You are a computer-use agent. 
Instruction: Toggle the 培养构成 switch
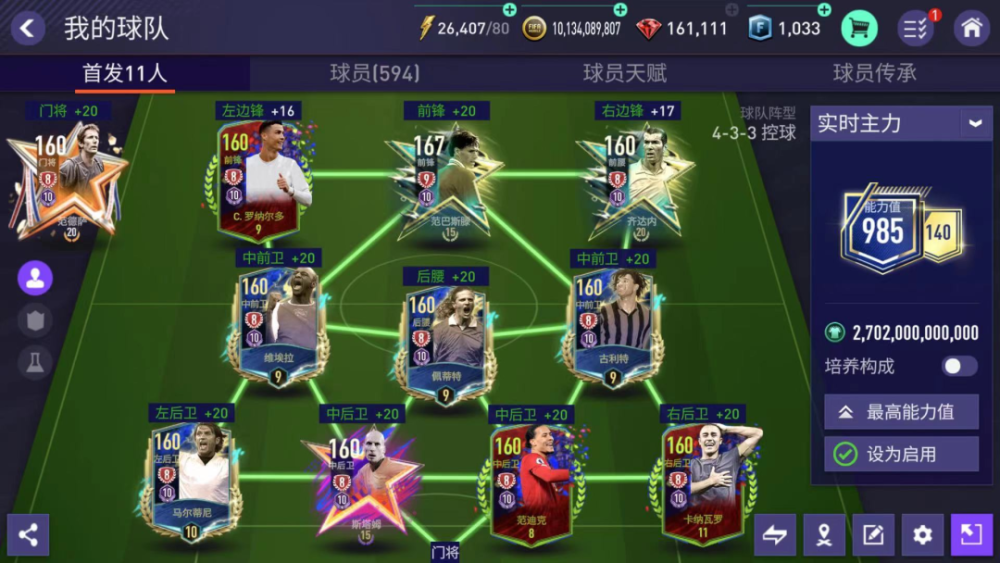[958, 366]
